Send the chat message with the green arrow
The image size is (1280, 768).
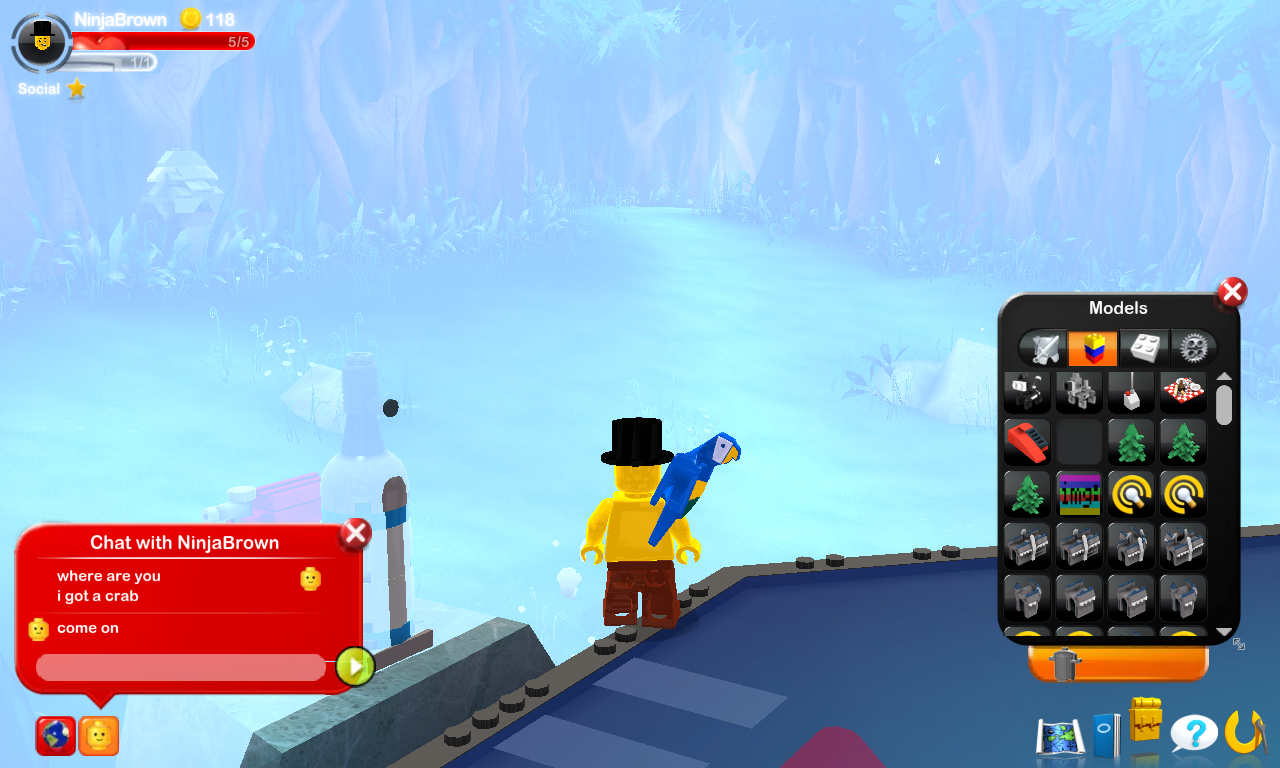tap(352, 666)
